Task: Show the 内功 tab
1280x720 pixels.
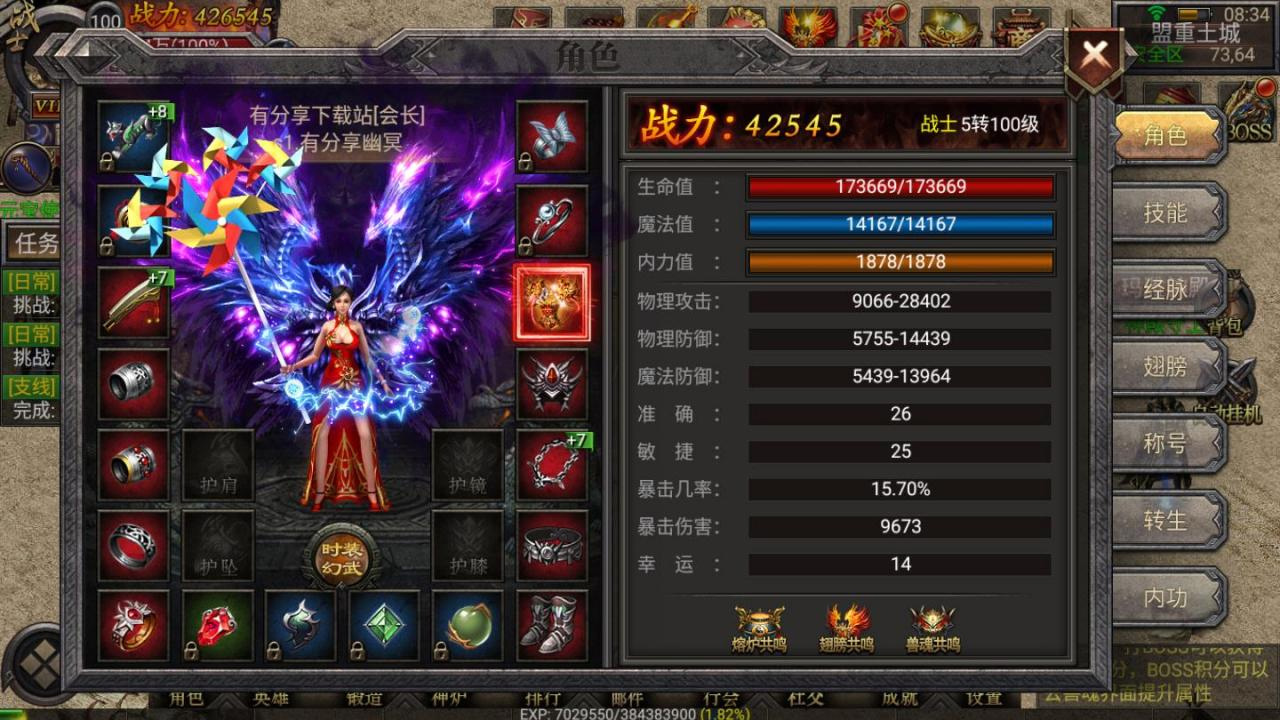Action: pyautogui.click(x=1166, y=598)
